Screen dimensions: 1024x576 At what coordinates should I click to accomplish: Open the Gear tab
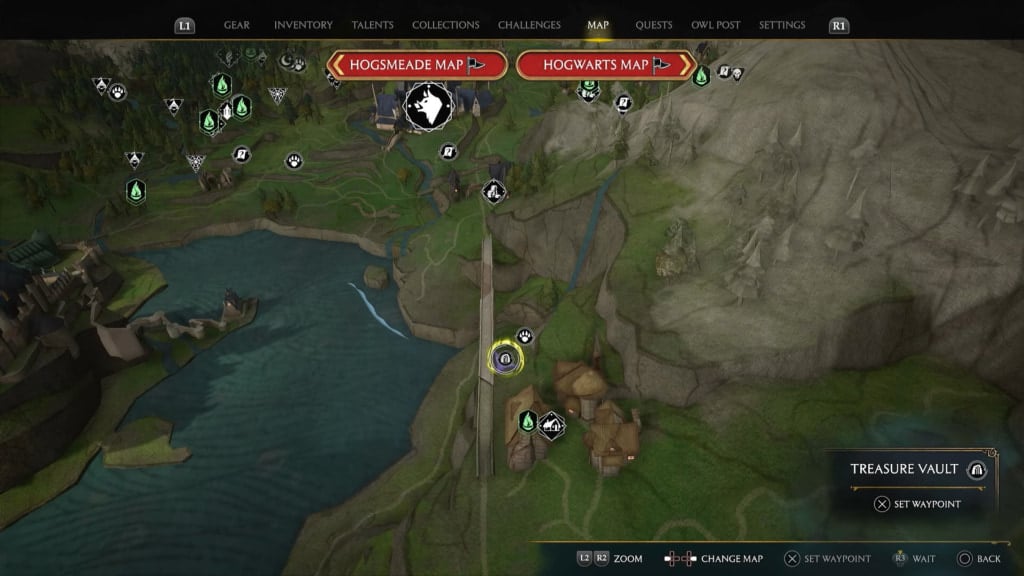[x=237, y=25]
